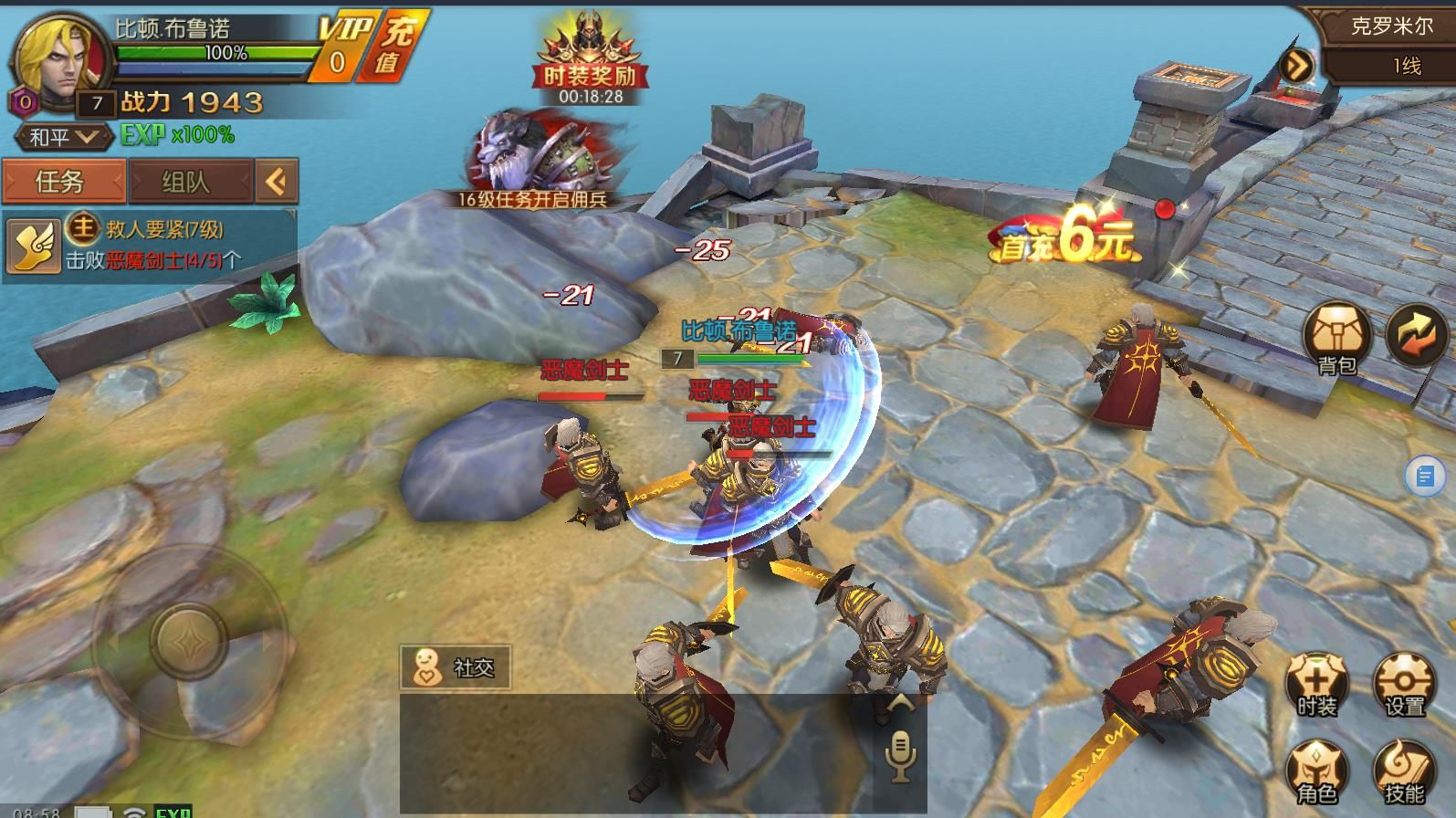Click the 比顿.布鲁诺 avatar portrait
This screenshot has width=1456, height=818.
(x=57, y=57)
